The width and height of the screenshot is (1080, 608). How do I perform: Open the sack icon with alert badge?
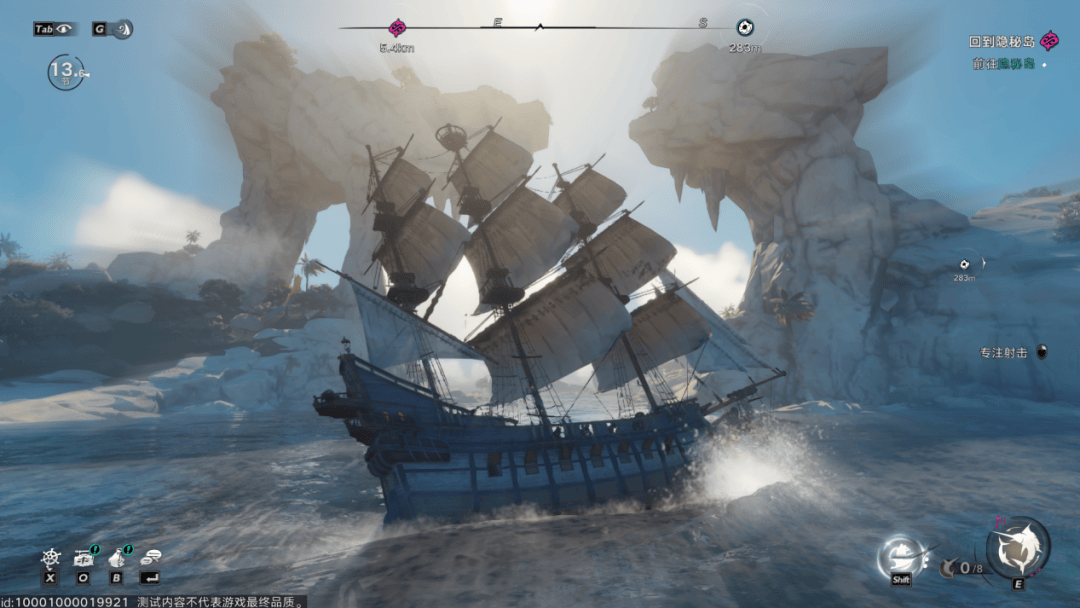117,558
